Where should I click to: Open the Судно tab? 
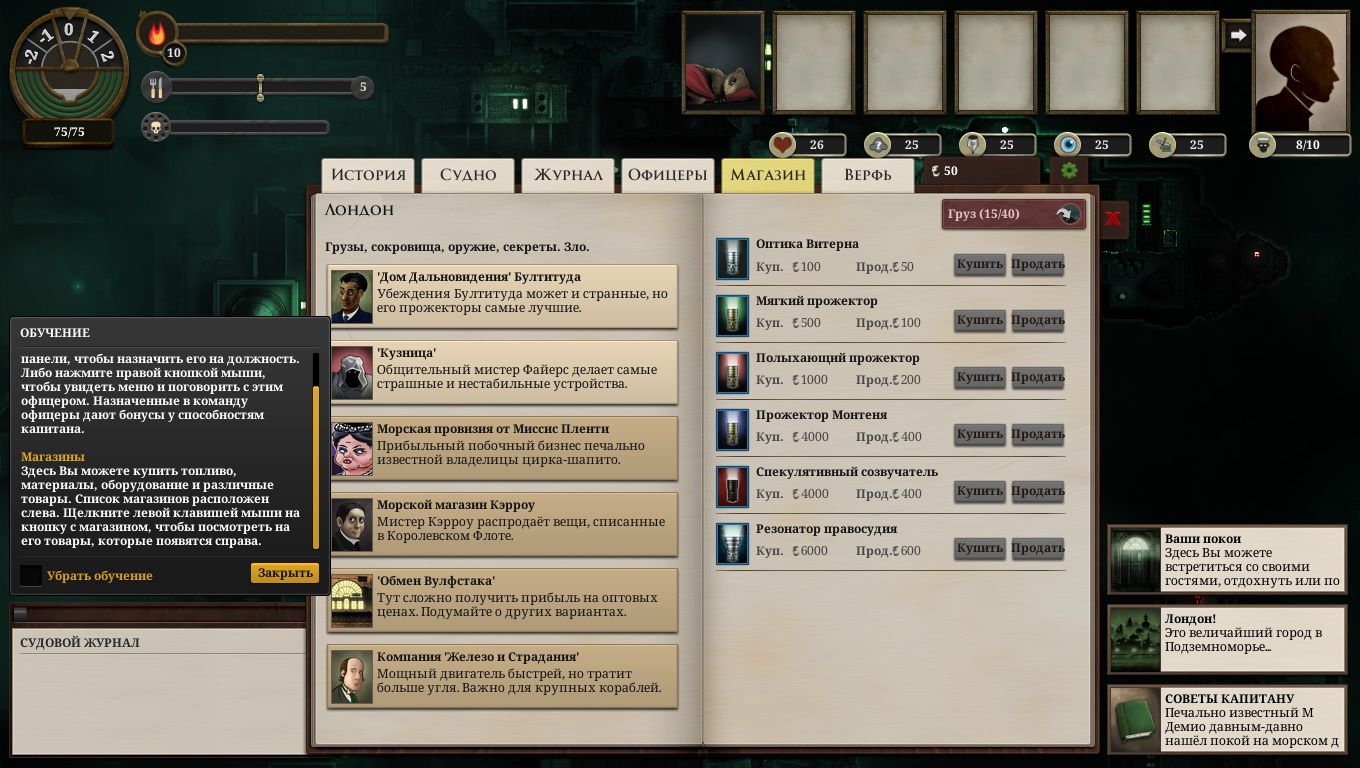click(x=468, y=175)
